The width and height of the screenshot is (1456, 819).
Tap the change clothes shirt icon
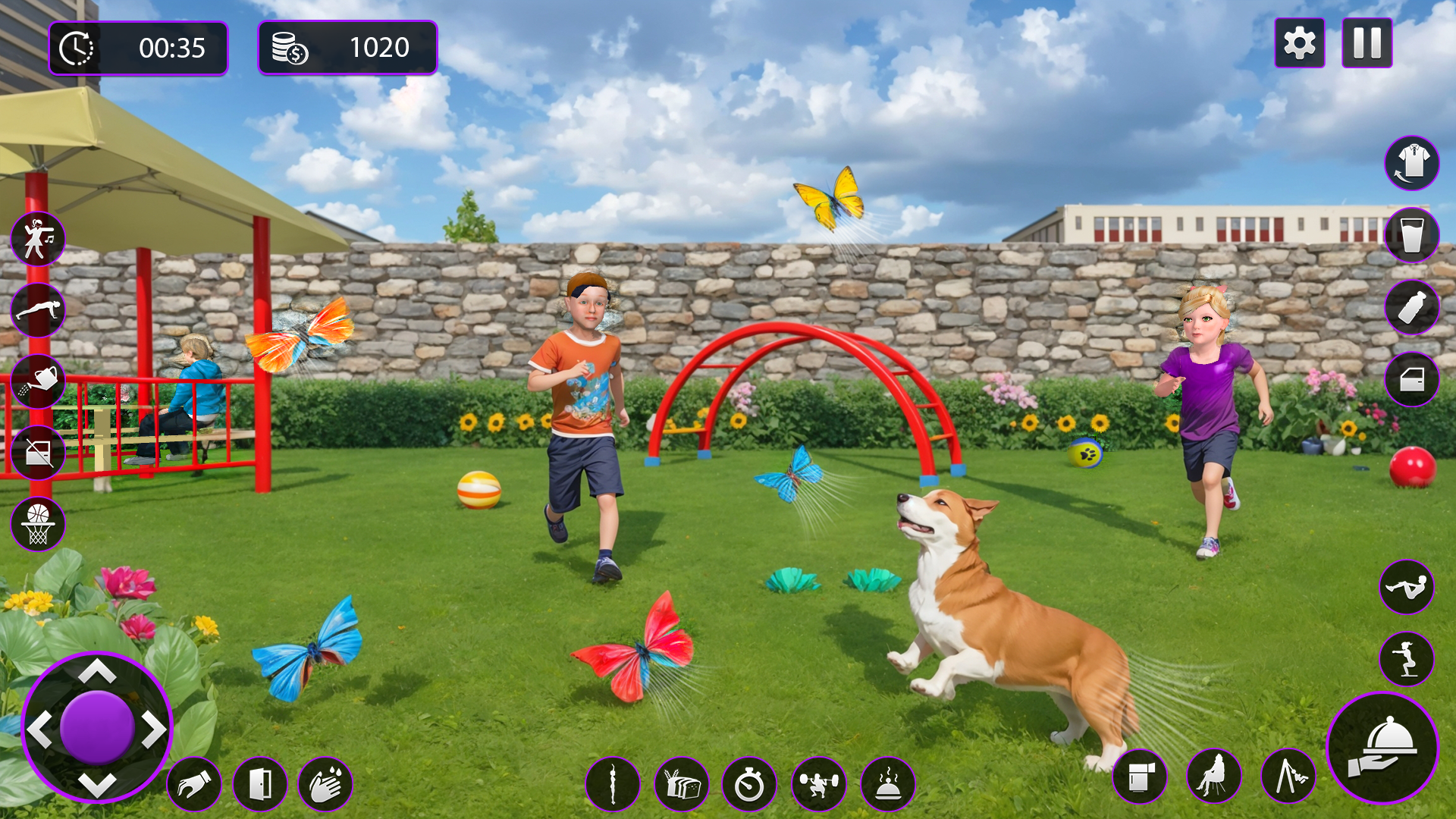pyautogui.click(x=1412, y=163)
